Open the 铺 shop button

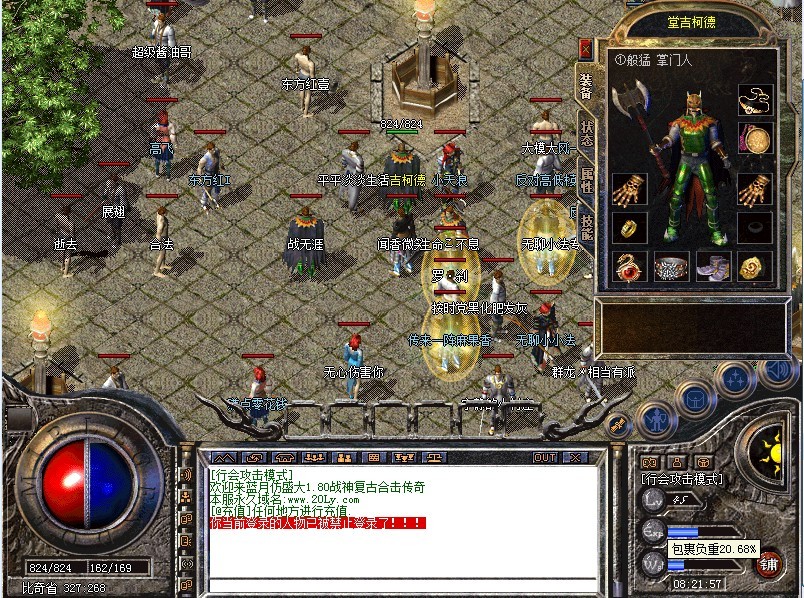(768, 564)
